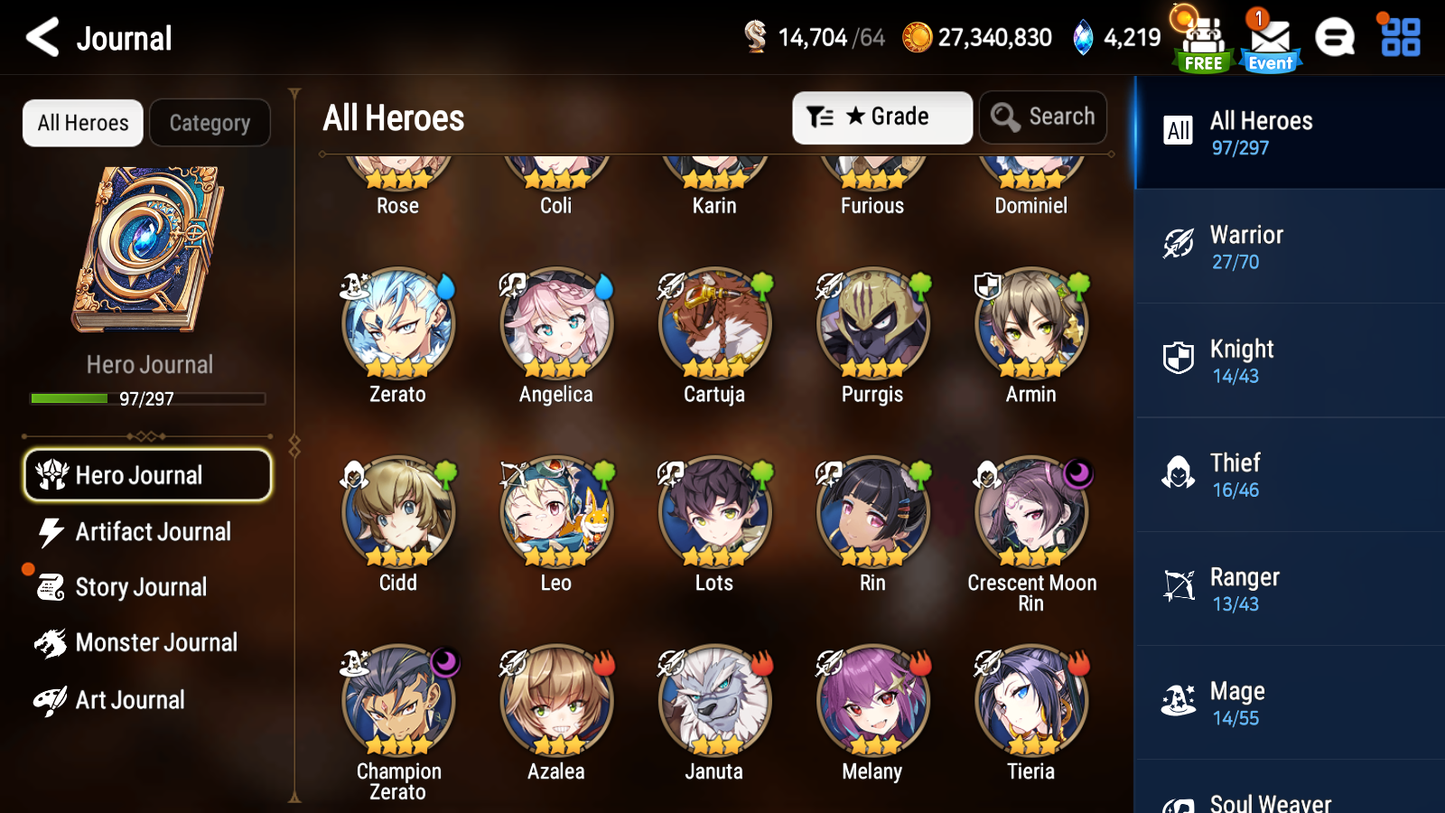
Task: Tap the back arrow beside Journal
Action: [40, 38]
